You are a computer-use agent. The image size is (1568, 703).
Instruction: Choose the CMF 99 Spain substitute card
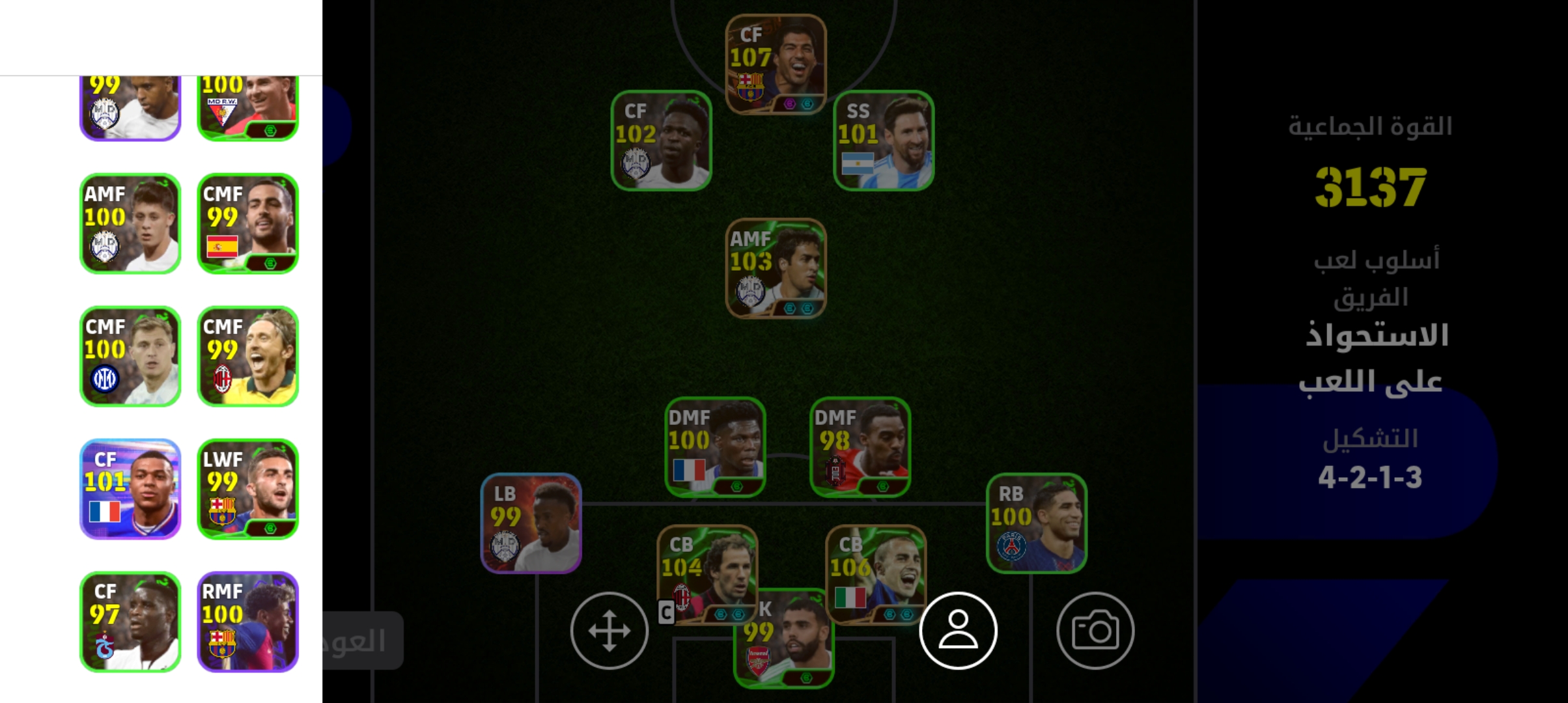click(247, 223)
